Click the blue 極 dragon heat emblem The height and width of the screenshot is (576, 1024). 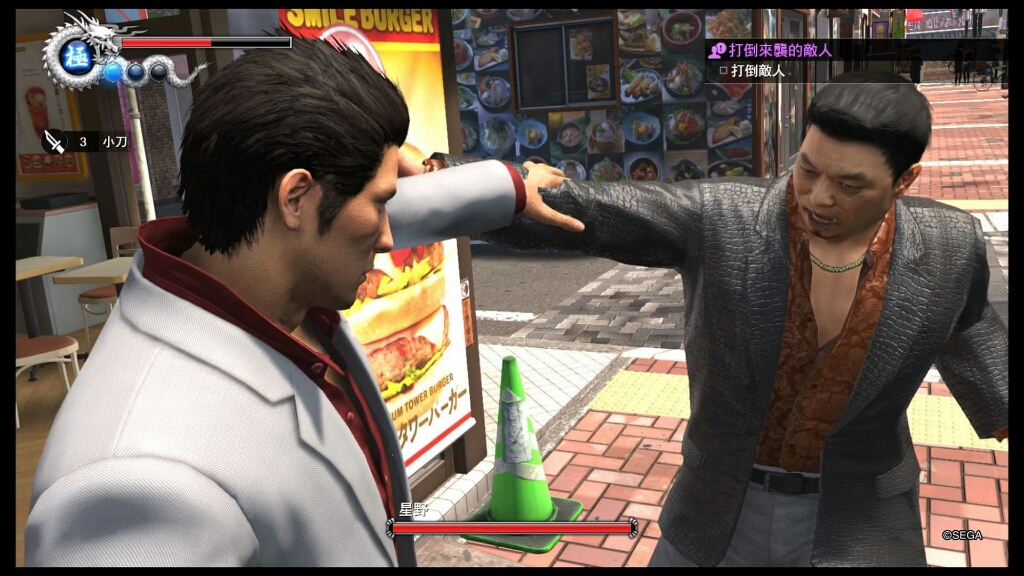[76, 56]
